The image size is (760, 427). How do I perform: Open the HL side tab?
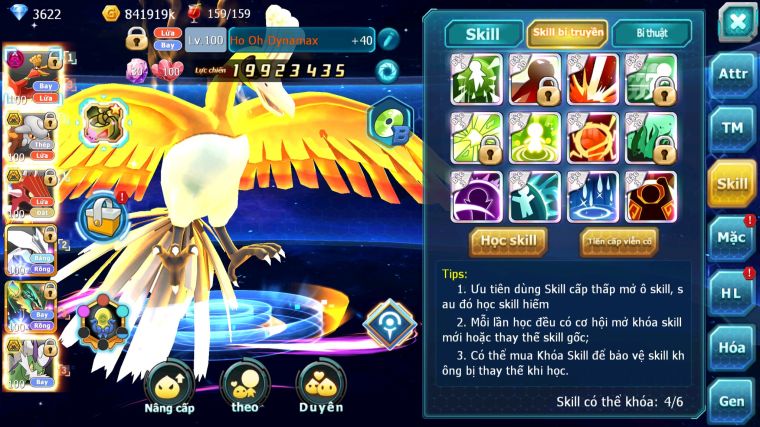coord(733,293)
